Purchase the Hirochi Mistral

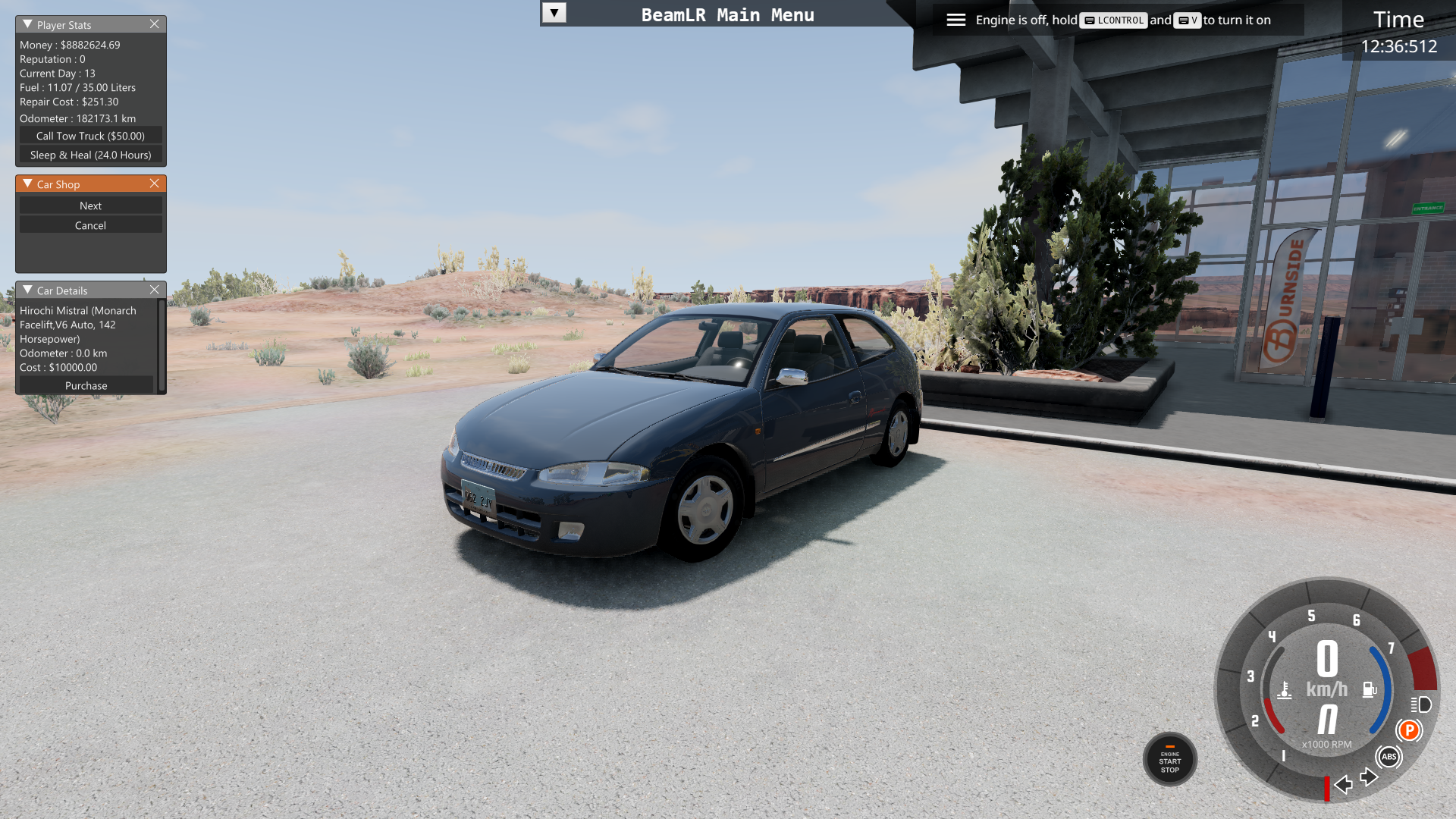tap(86, 385)
